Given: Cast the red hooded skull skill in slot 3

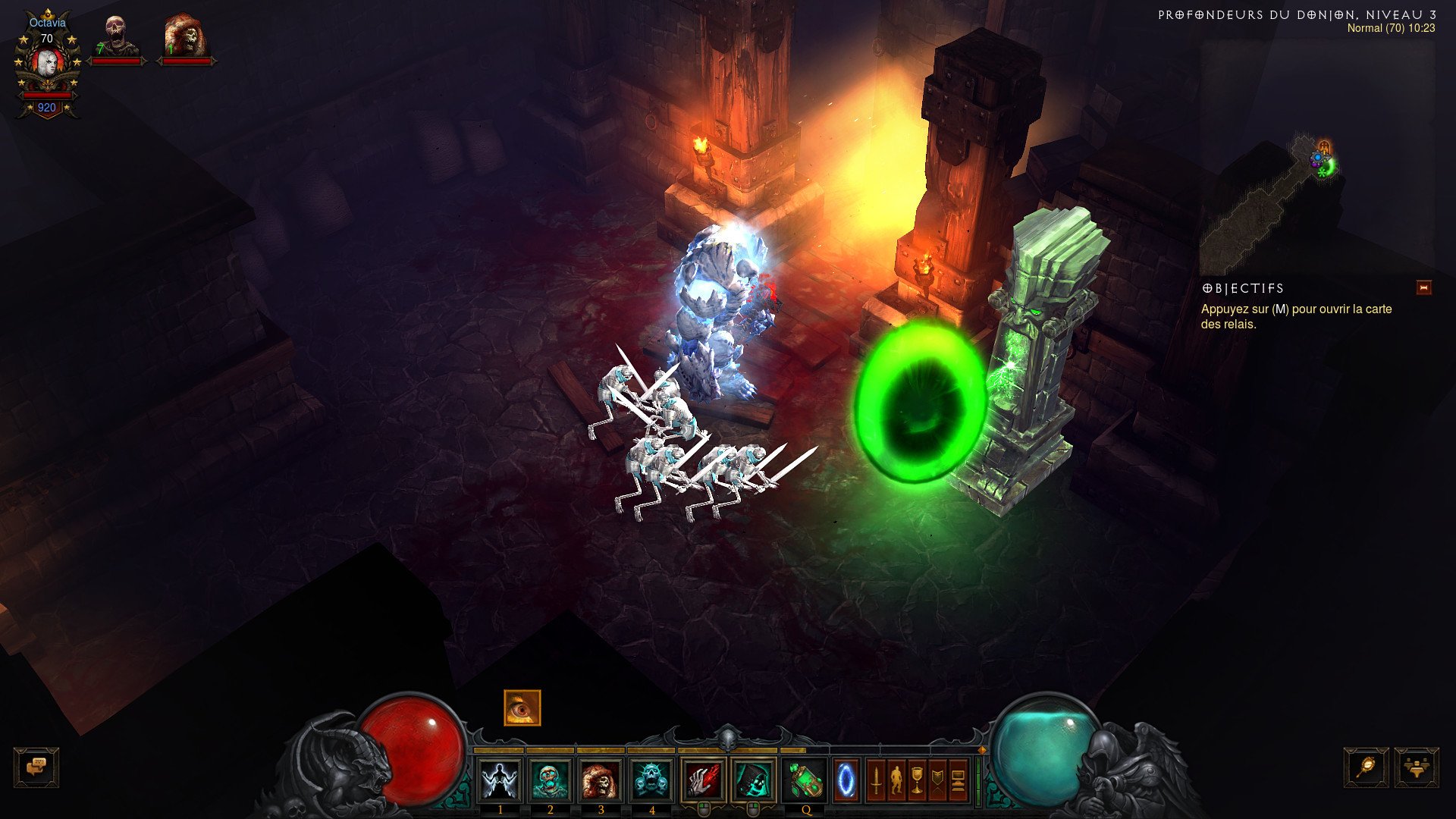Looking at the screenshot, I should tap(601, 780).
